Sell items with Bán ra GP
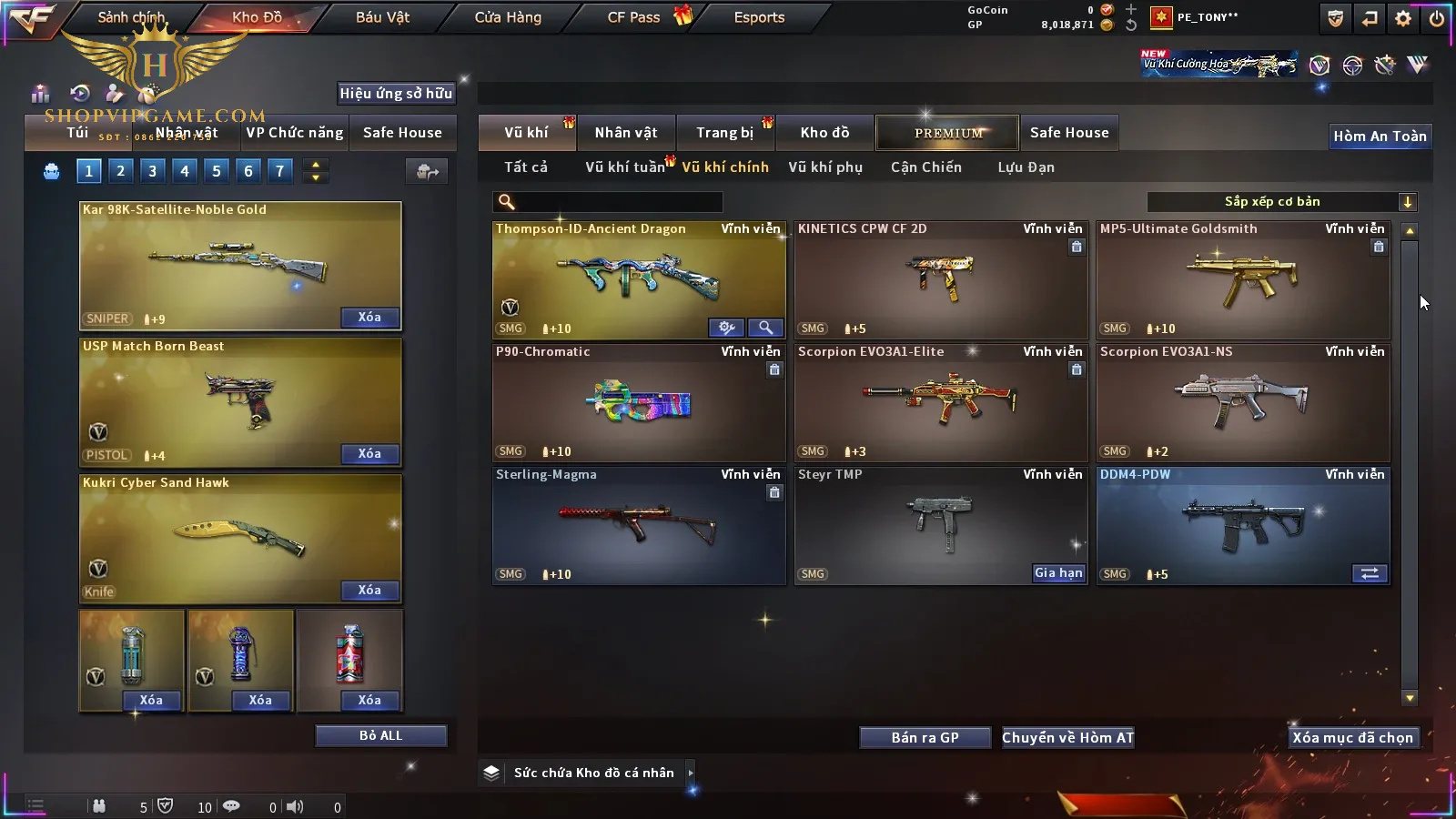This screenshot has width=1456, height=819. tap(925, 738)
